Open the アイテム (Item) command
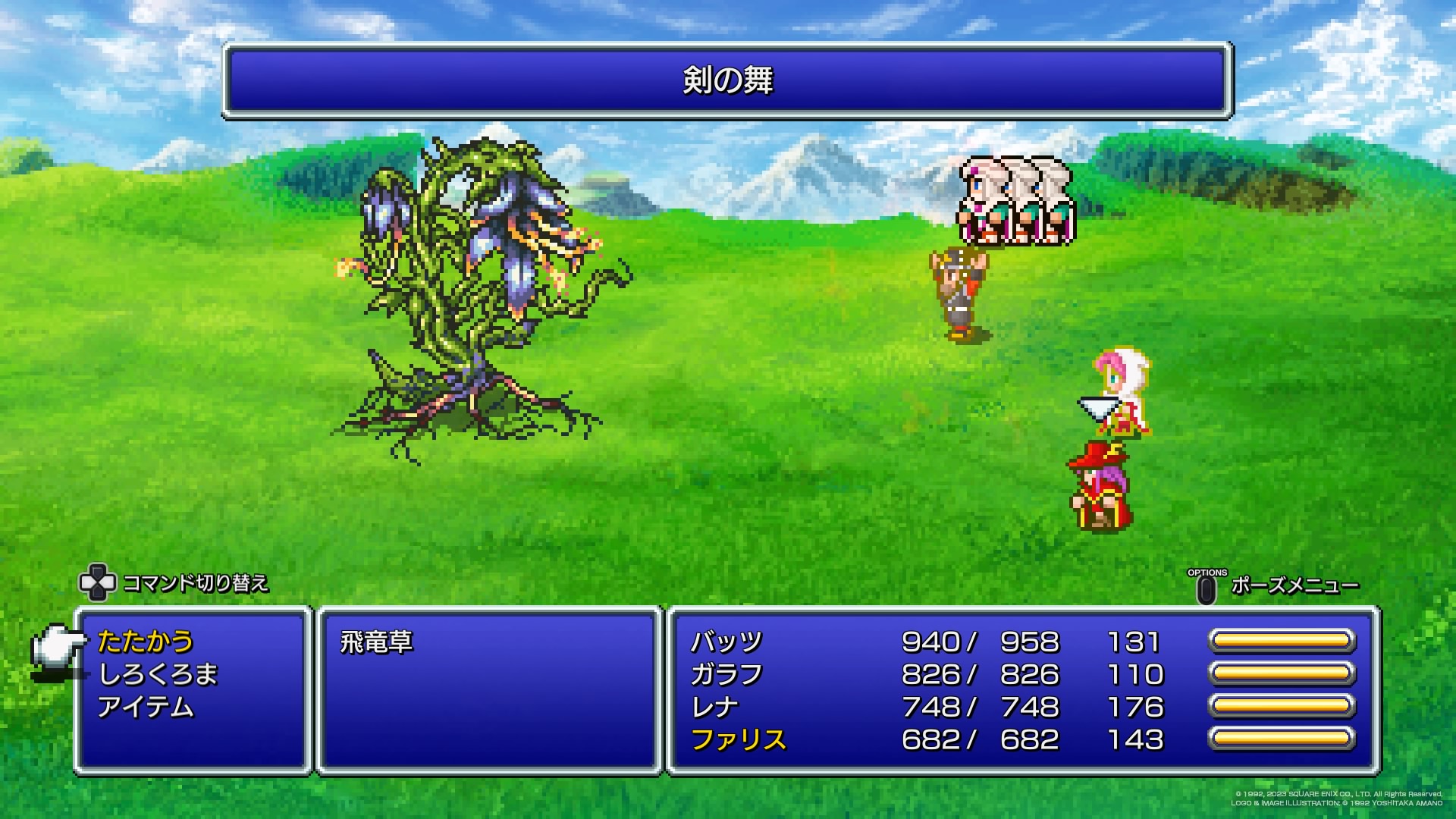 [x=146, y=707]
